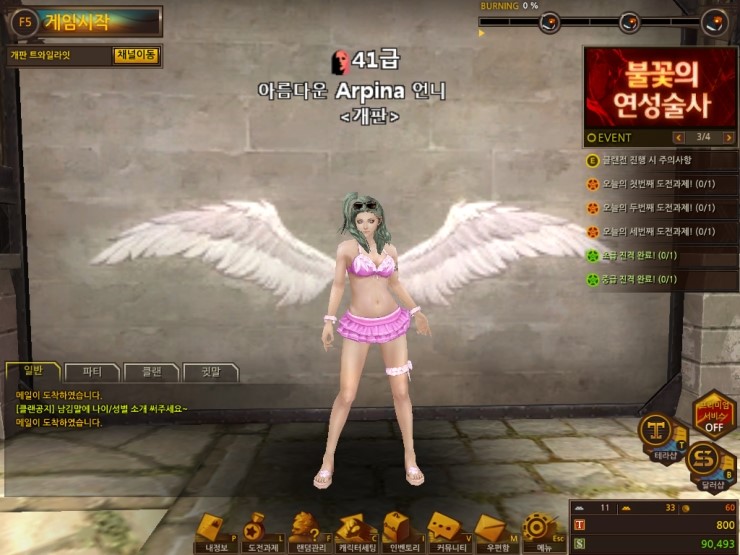Select the 귓말 whisper chat tab
The height and width of the screenshot is (555, 740).
coord(209,372)
